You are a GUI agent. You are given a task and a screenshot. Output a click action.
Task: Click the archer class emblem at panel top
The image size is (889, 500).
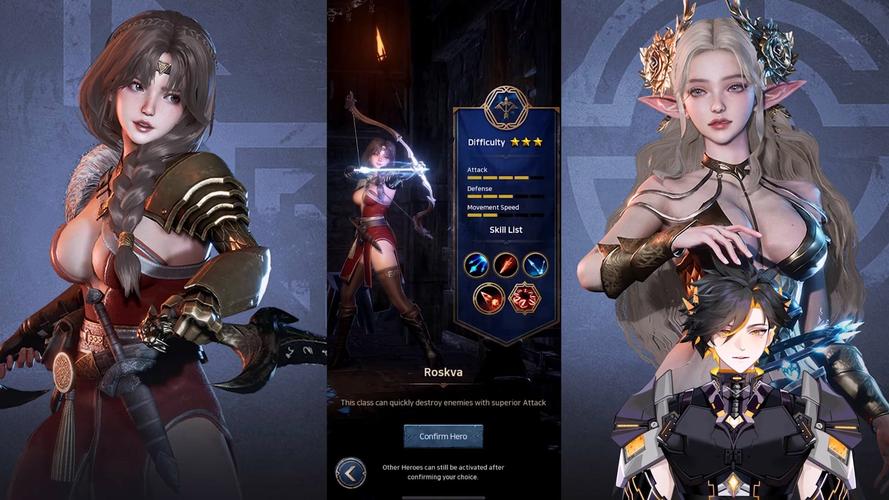coord(505,107)
